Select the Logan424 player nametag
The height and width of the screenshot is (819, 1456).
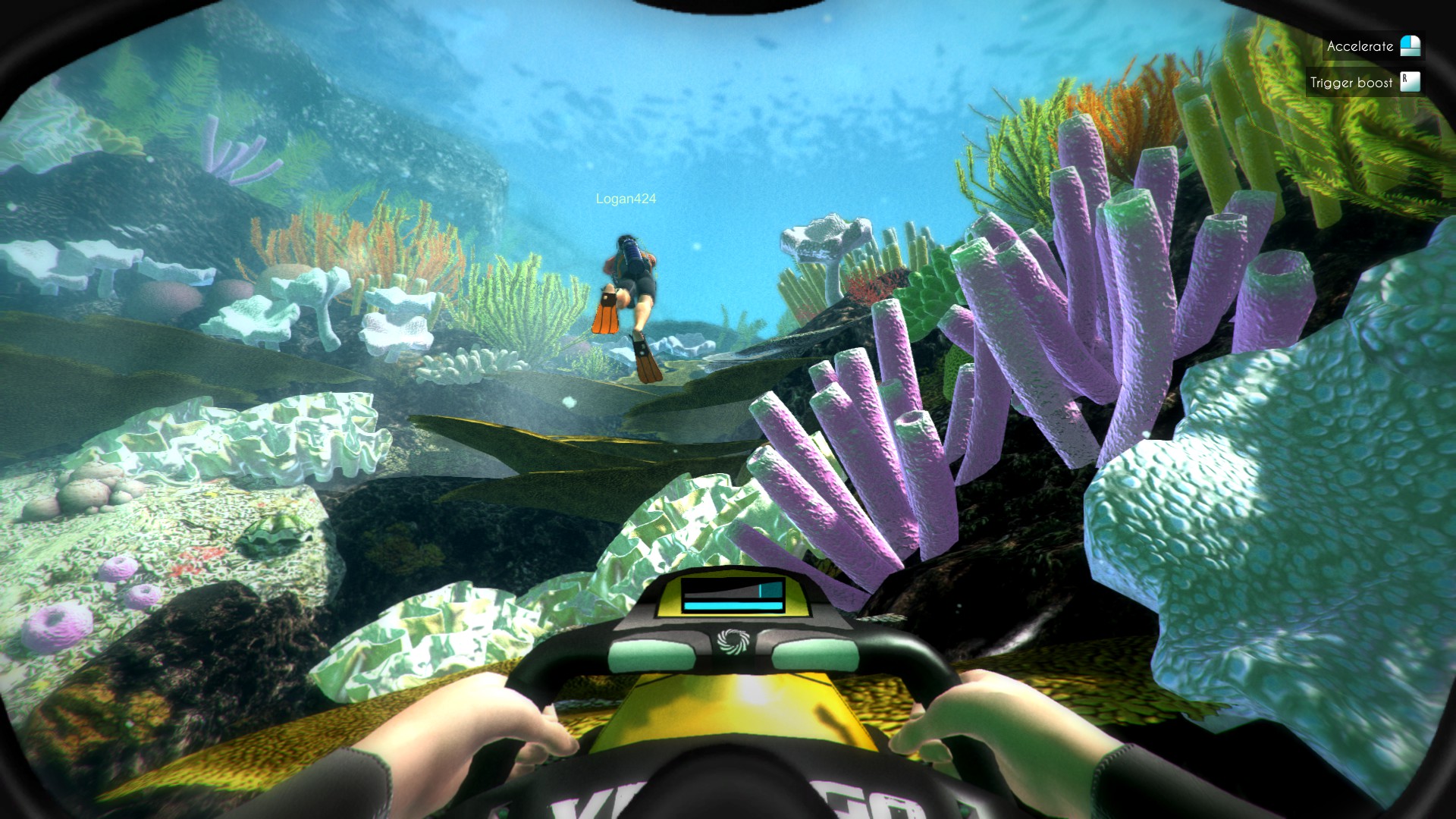[x=626, y=198]
